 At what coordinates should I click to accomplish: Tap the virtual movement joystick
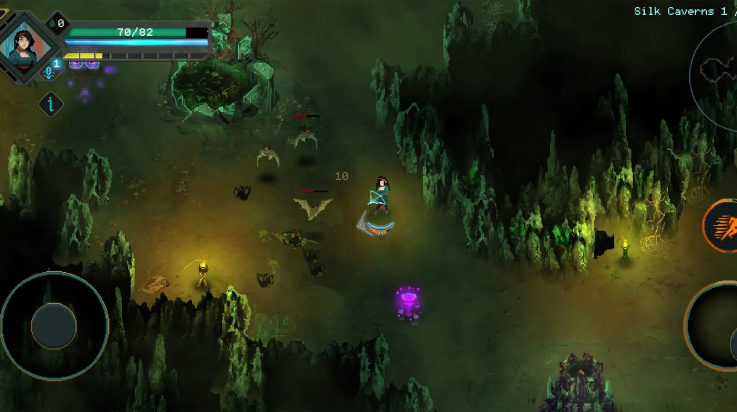[54, 325]
